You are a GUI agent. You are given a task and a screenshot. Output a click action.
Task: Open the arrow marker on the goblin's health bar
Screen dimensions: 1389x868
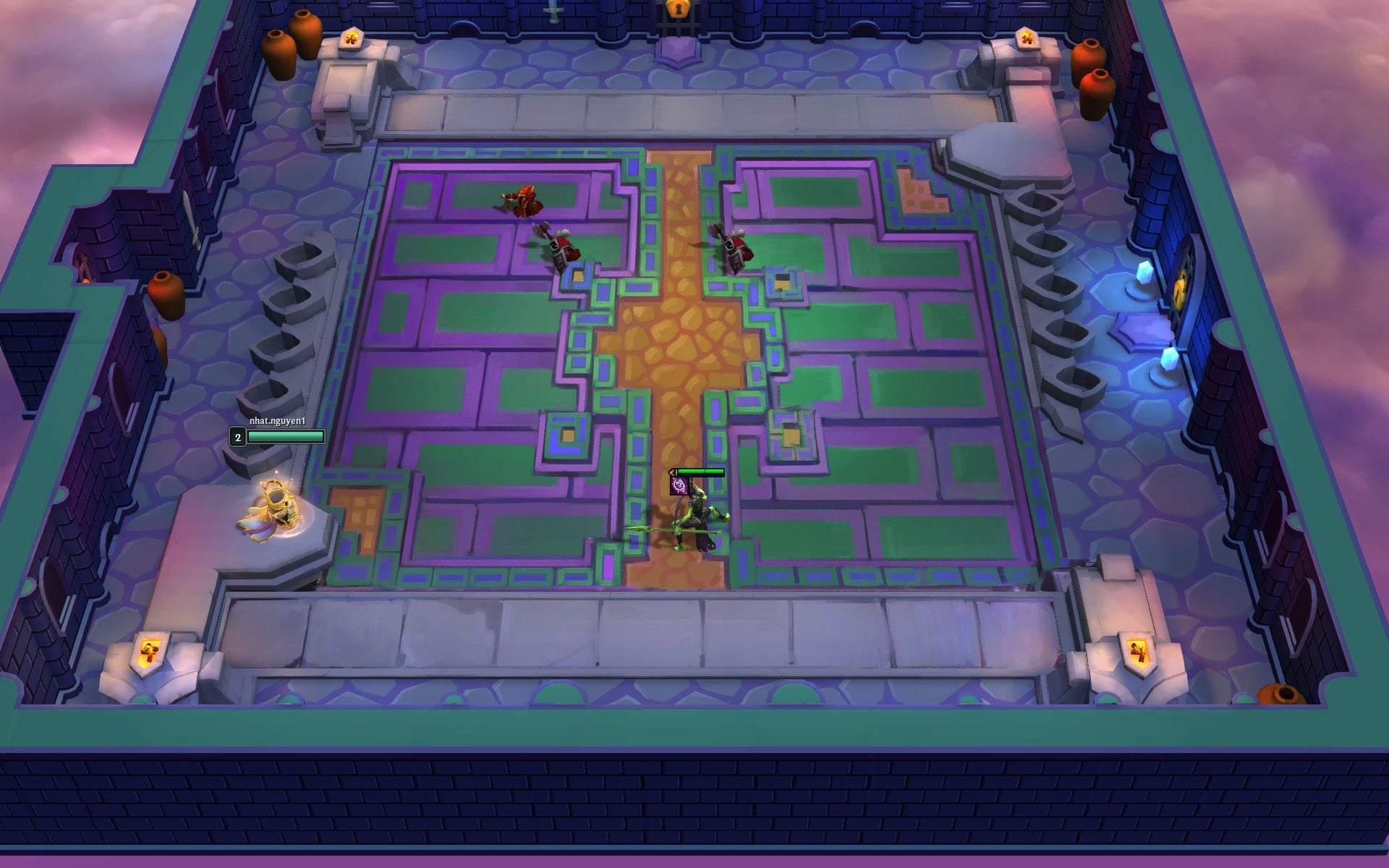pos(673,472)
